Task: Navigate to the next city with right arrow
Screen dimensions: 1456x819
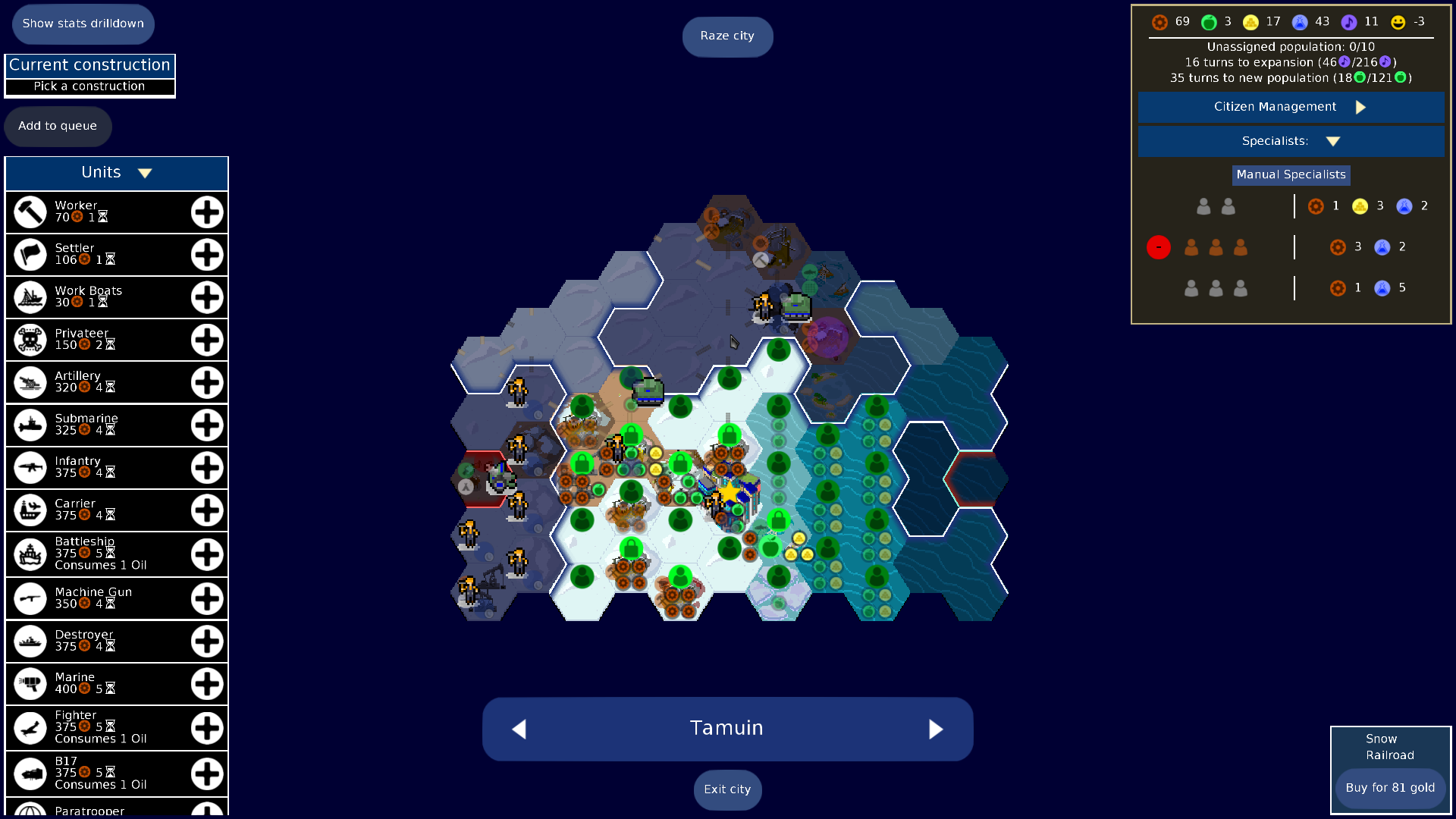Action: pyautogui.click(x=936, y=729)
